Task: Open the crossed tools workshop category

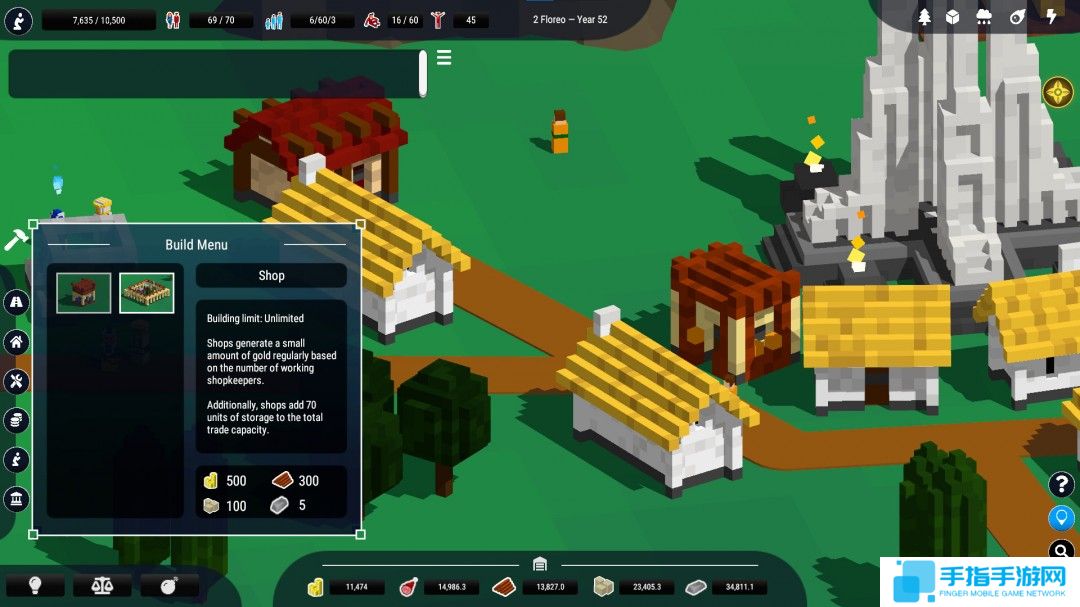Action: pyautogui.click(x=17, y=381)
